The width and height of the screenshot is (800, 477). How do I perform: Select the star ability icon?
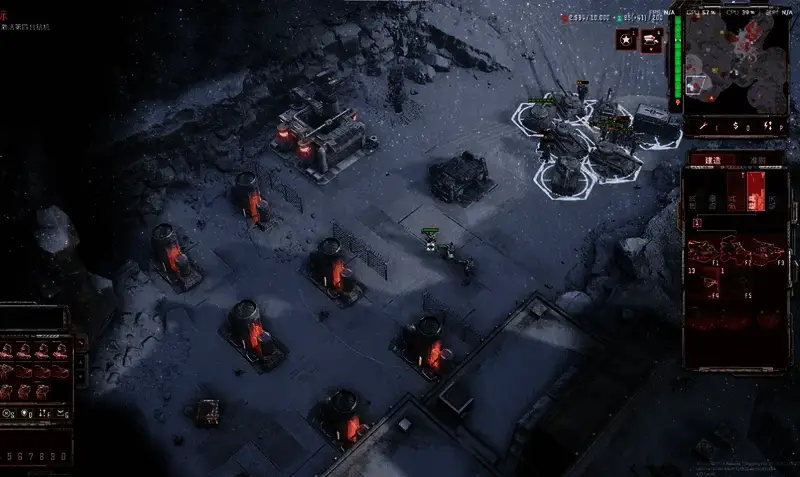[626, 39]
